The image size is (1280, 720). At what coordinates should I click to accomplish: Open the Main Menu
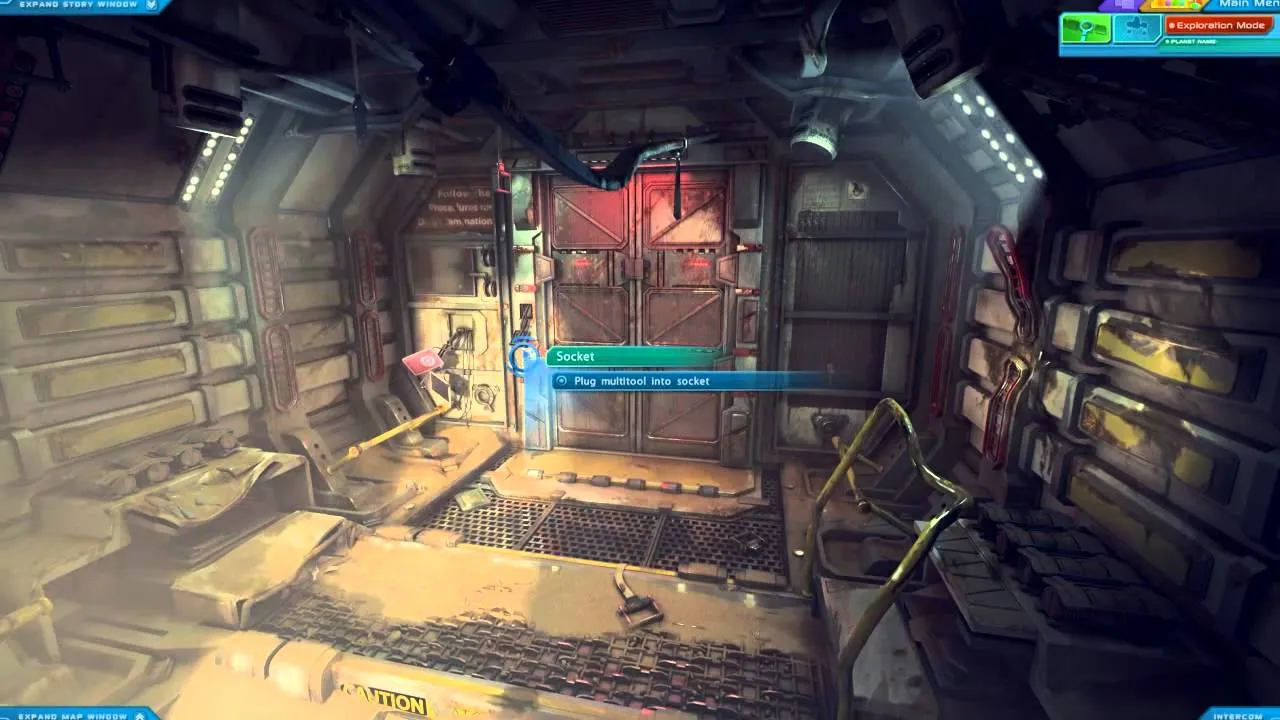click(x=1249, y=5)
